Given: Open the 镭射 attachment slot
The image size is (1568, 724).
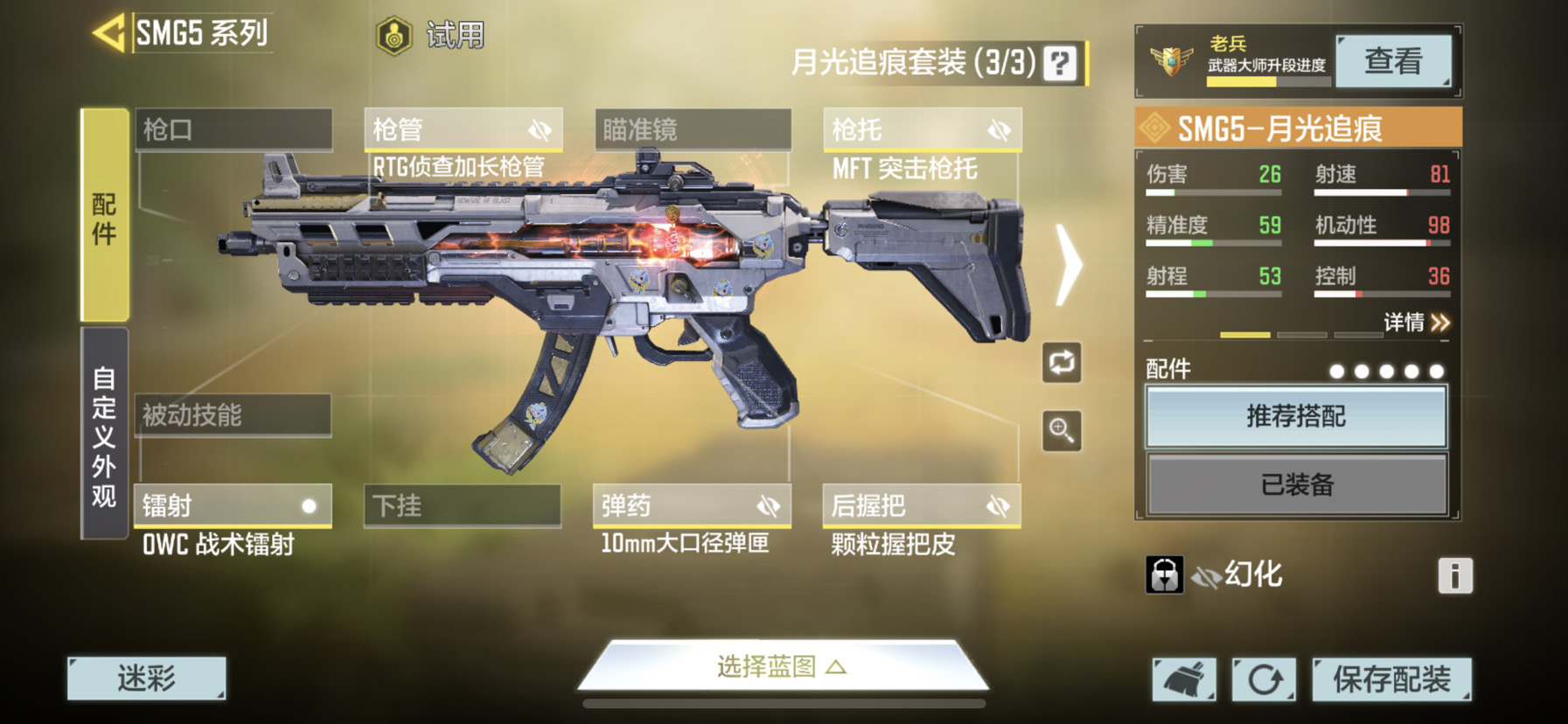Looking at the screenshot, I should tap(233, 506).
